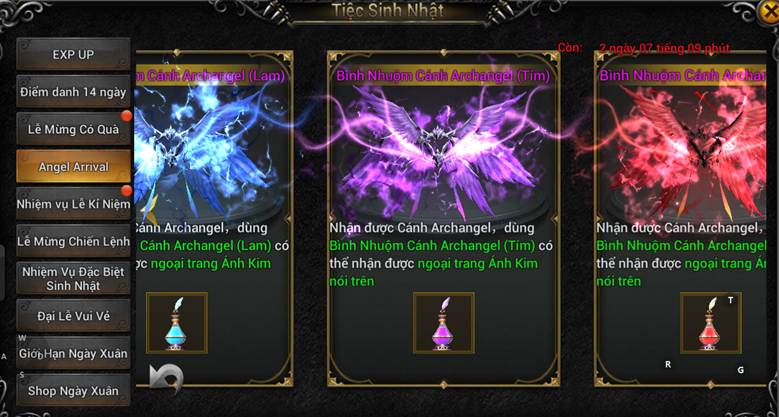
Task: Select the red Archangel dye bottle
Action: 711,323
